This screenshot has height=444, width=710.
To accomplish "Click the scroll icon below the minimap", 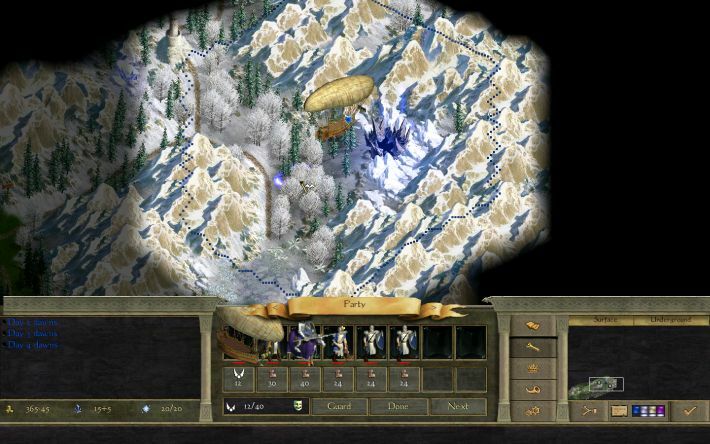I will (x=619, y=410).
